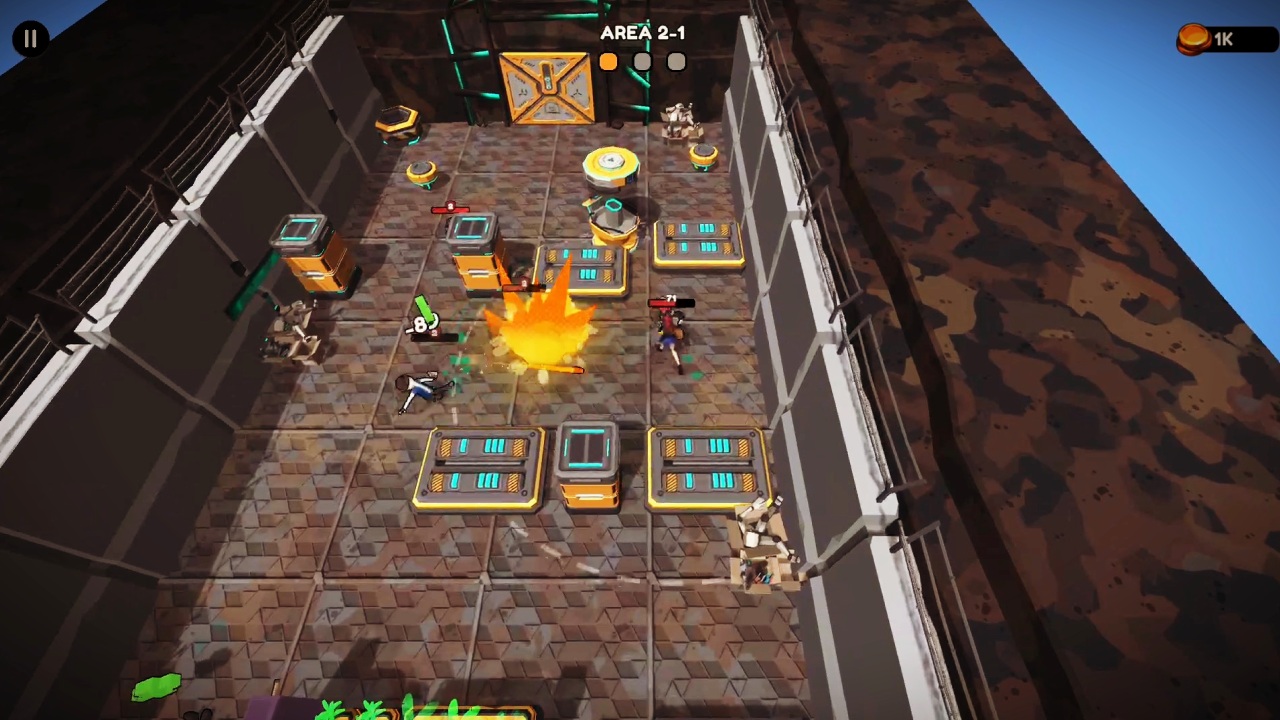Select the crossed-panel crate at the top gate
The height and width of the screenshot is (720, 1280).
pos(546,88)
